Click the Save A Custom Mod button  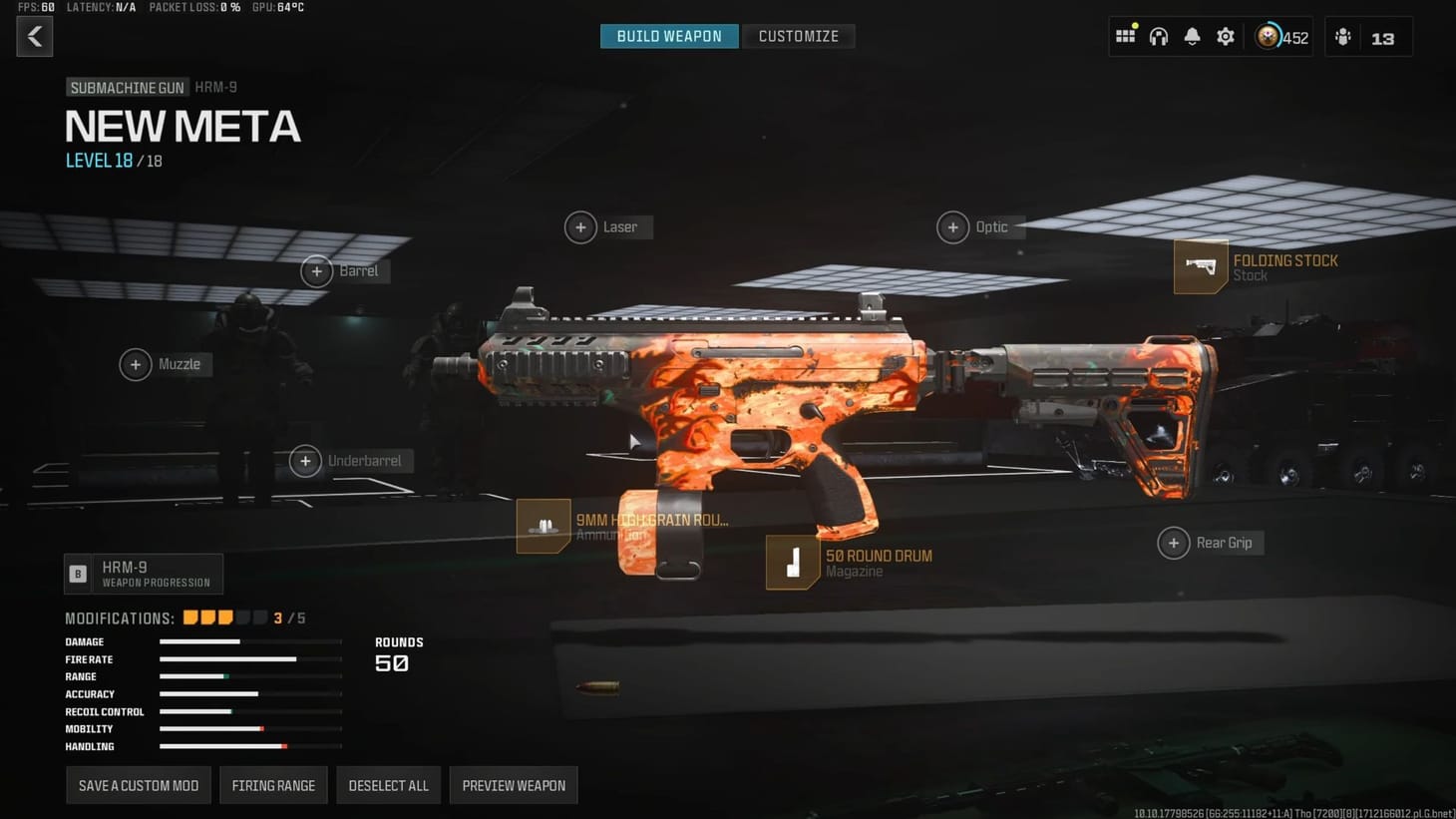click(138, 785)
